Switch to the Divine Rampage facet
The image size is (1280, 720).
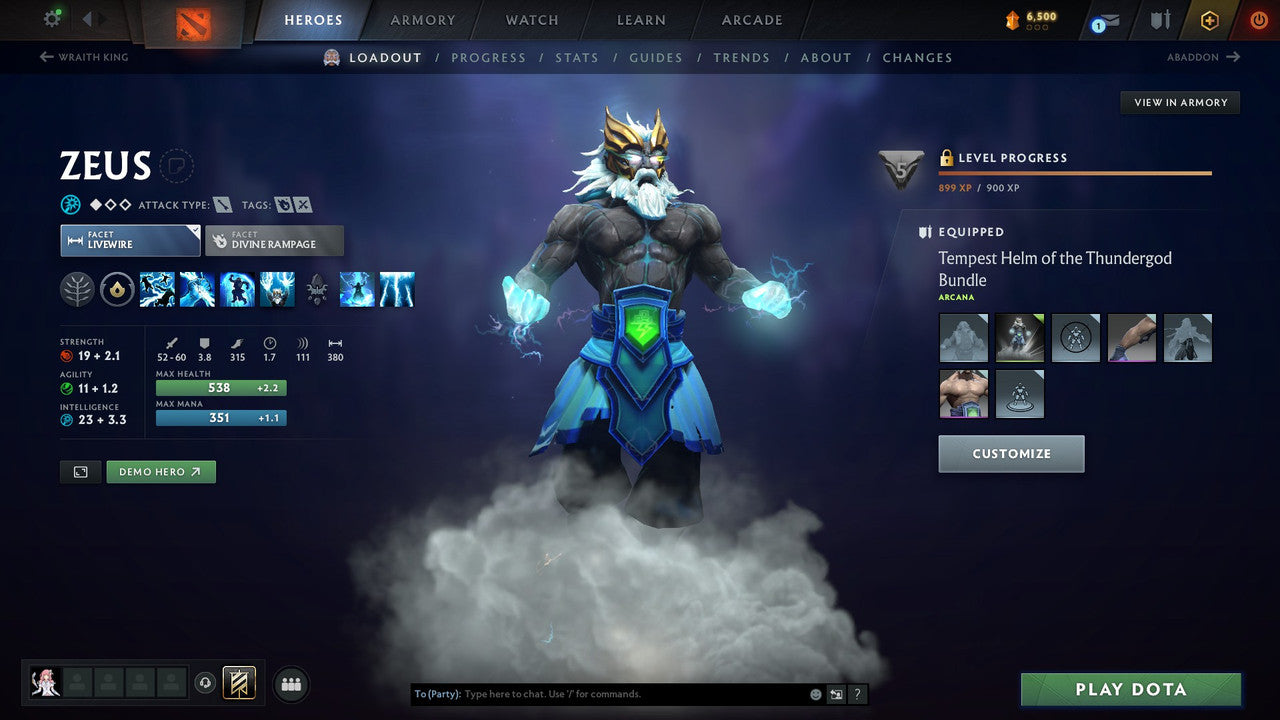(274, 240)
